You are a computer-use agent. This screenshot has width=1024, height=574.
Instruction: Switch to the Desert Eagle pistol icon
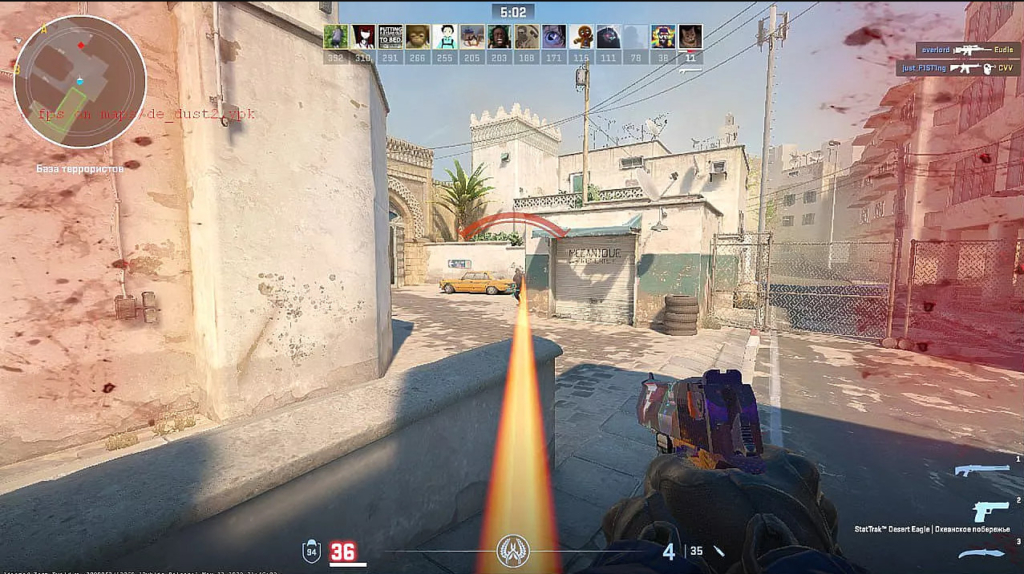pyautogui.click(x=990, y=510)
